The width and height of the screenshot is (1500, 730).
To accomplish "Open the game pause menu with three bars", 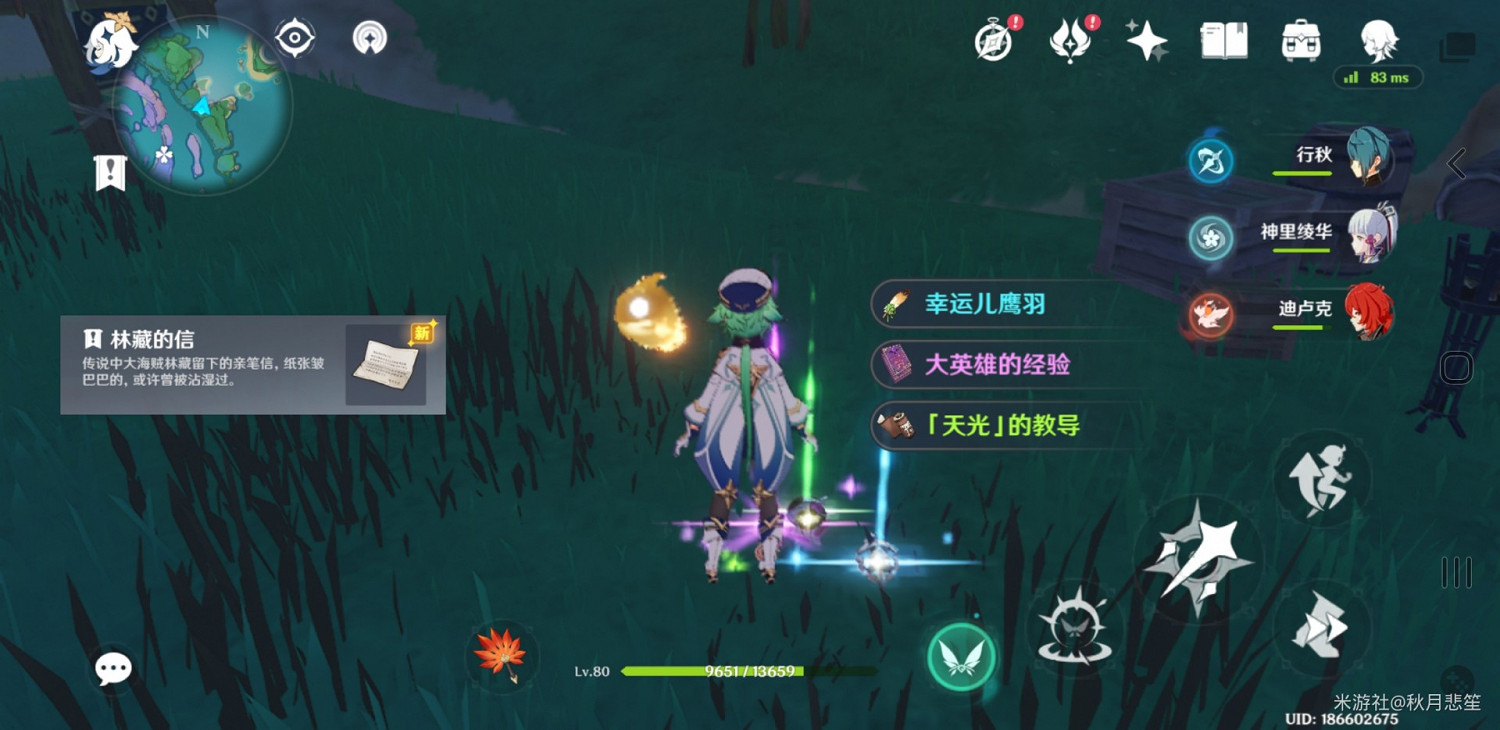I will (x=1455, y=570).
